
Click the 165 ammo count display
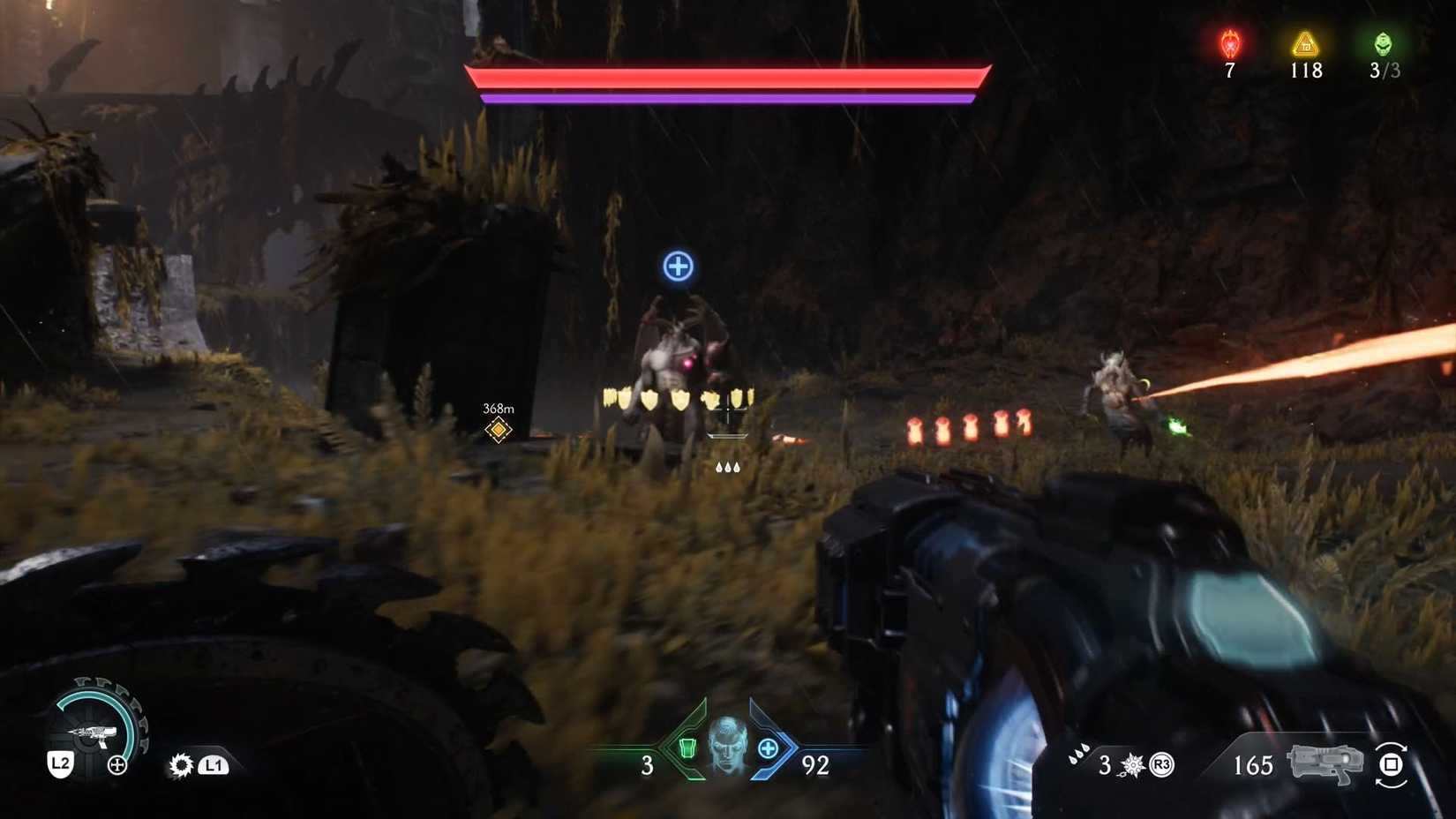coord(1253,764)
